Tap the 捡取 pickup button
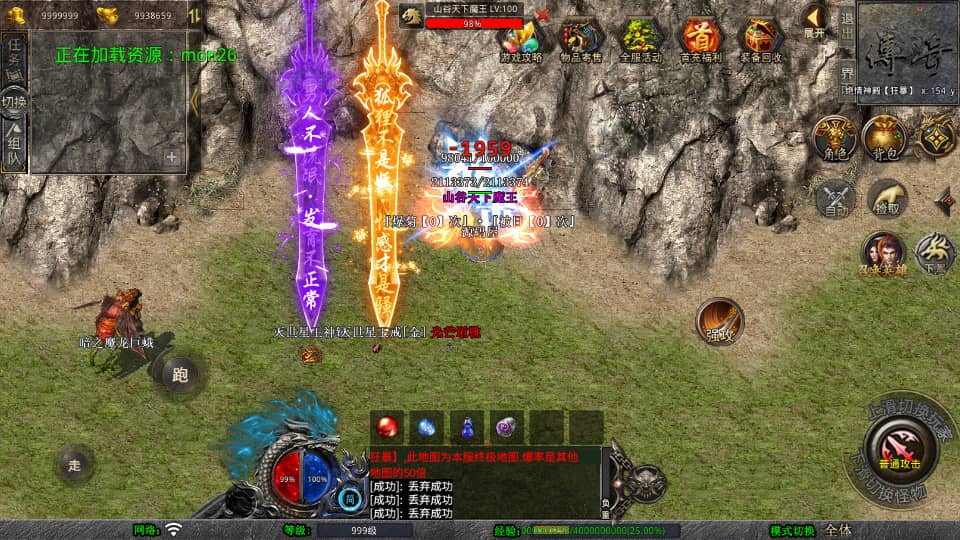960x540 pixels. pos(886,199)
